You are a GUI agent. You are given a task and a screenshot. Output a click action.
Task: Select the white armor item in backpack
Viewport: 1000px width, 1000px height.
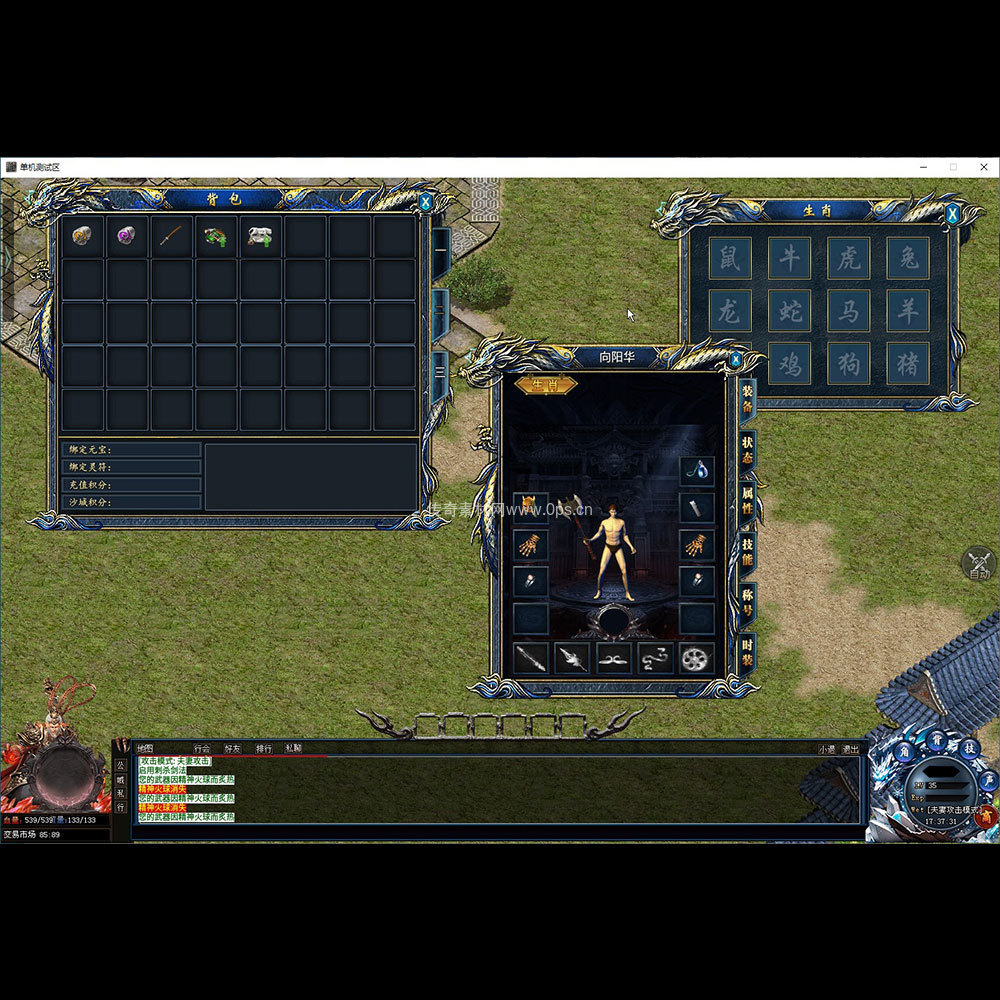(260, 236)
